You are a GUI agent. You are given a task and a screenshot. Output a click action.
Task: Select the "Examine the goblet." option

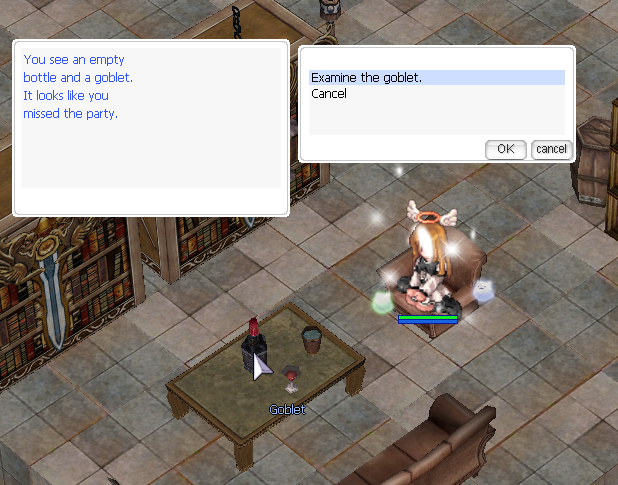point(366,78)
